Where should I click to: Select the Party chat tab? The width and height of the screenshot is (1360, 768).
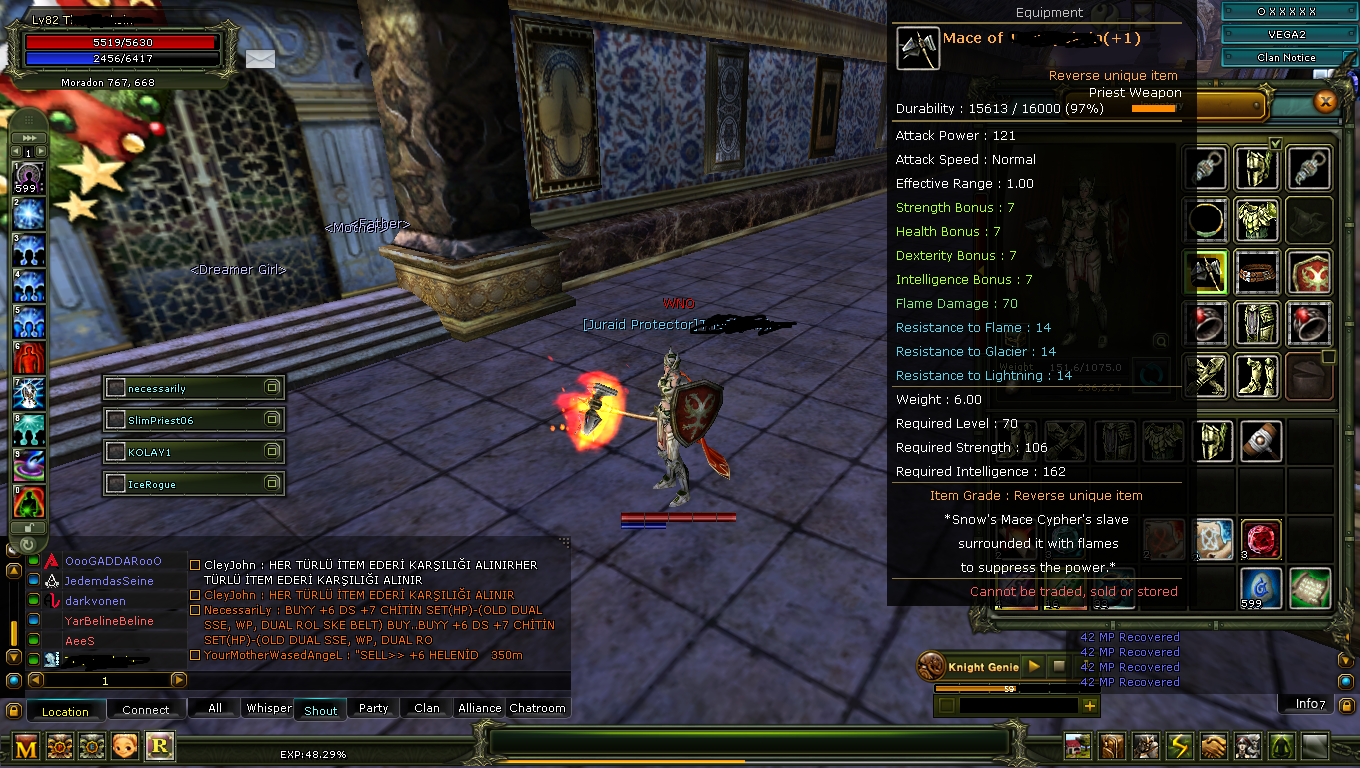(373, 708)
